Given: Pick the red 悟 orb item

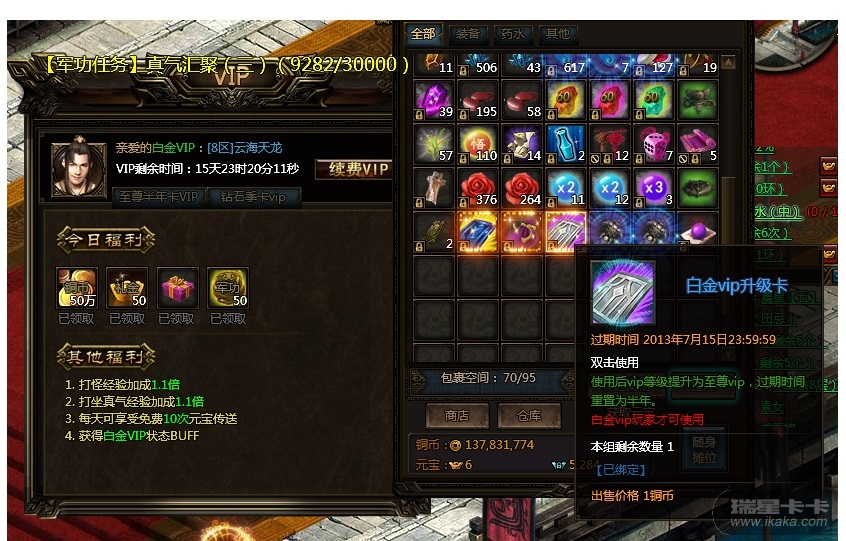Looking at the screenshot, I should 478,142.
